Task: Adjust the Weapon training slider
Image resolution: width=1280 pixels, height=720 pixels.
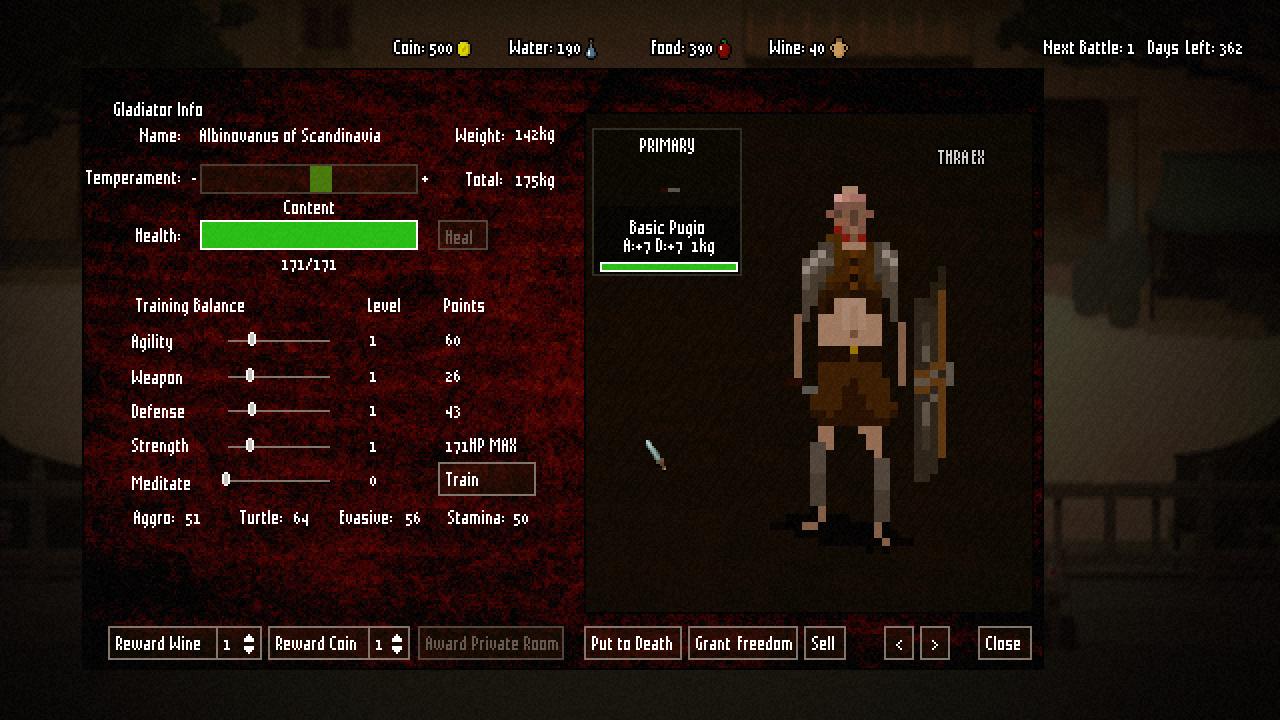Action: [x=250, y=376]
